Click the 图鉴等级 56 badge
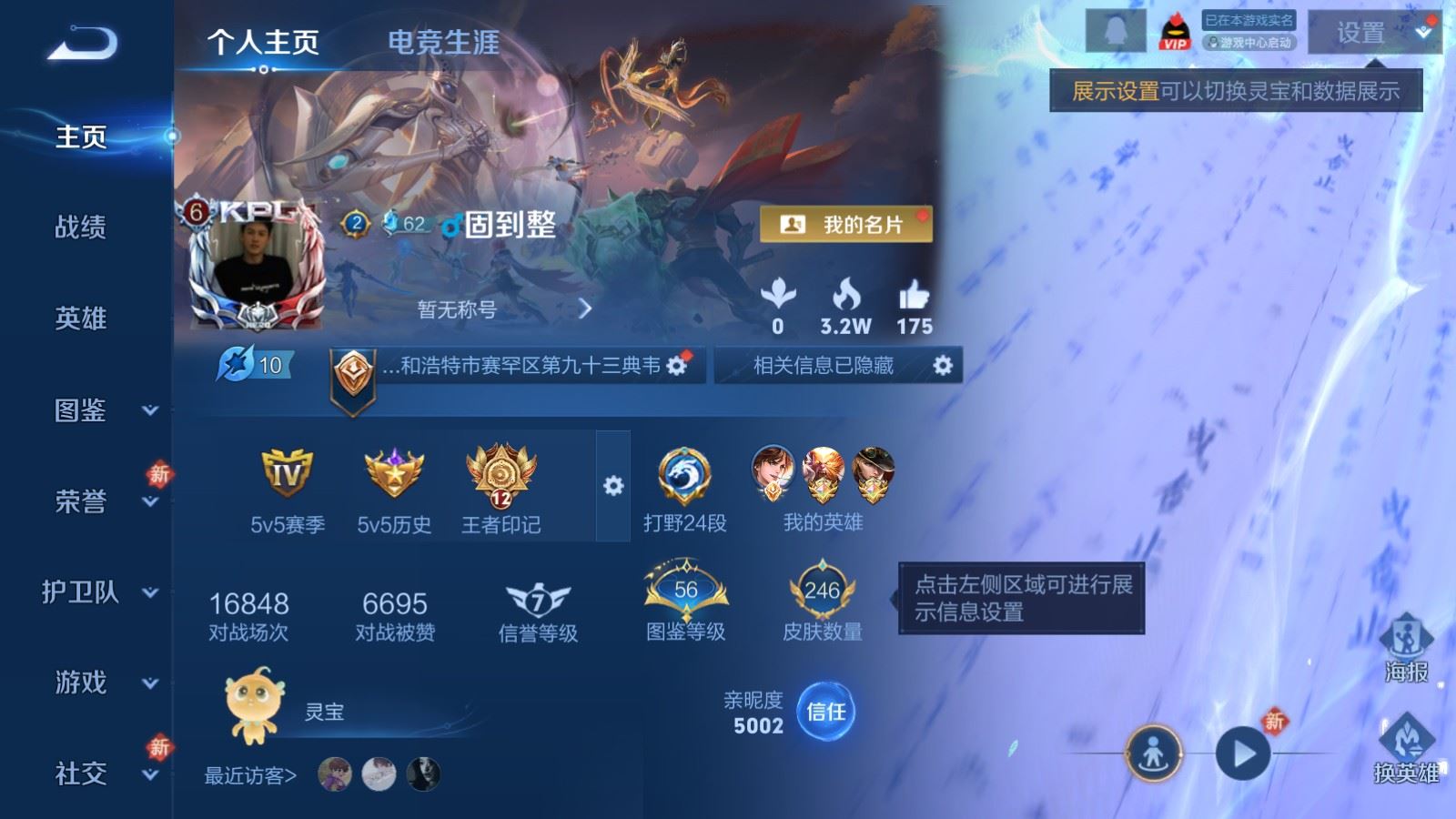Screen dimensions: 1456x819 pyautogui.click(x=684, y=591)
